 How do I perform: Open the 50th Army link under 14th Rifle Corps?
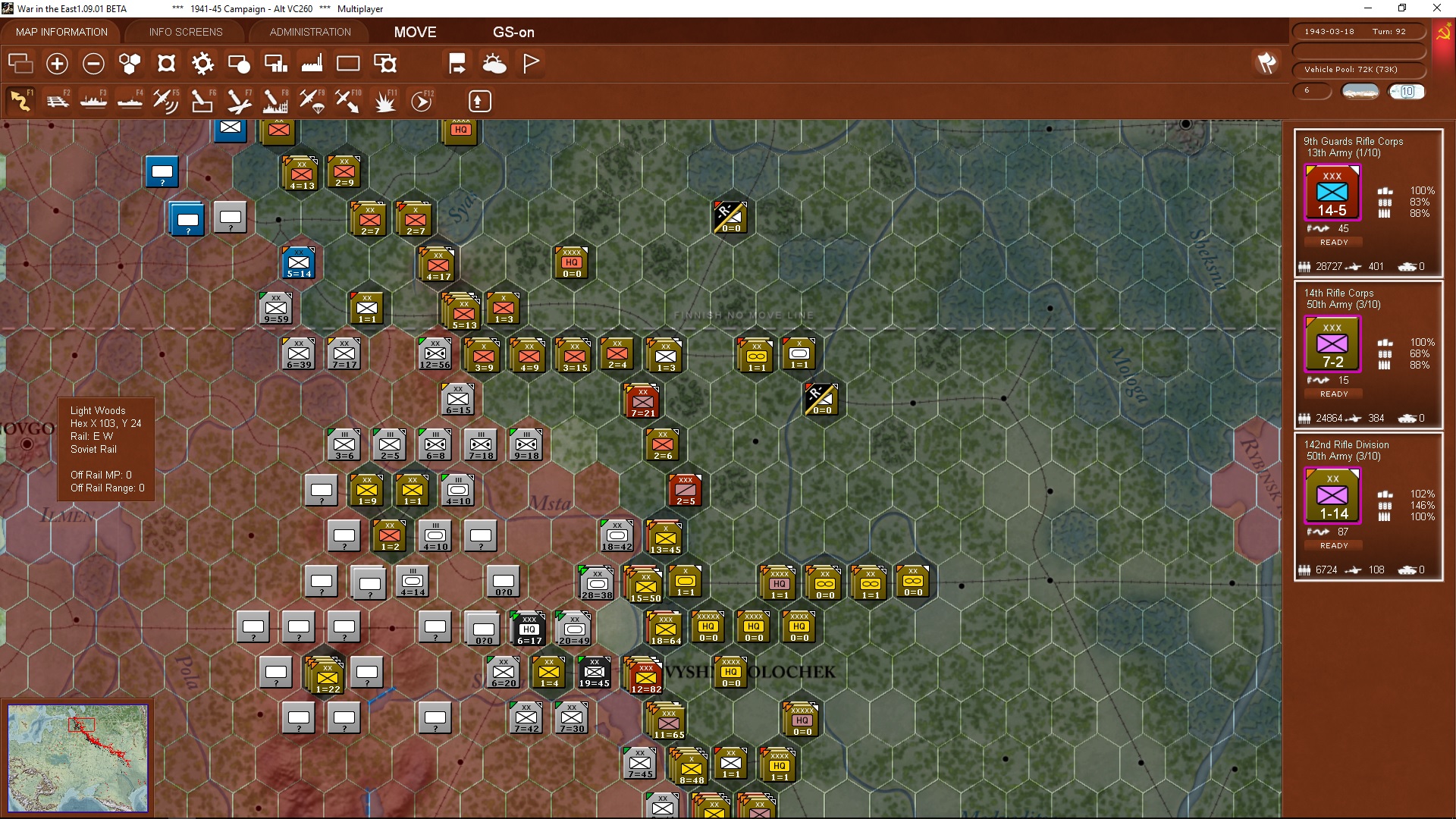pyautogui.click(x=1338, y=304)
